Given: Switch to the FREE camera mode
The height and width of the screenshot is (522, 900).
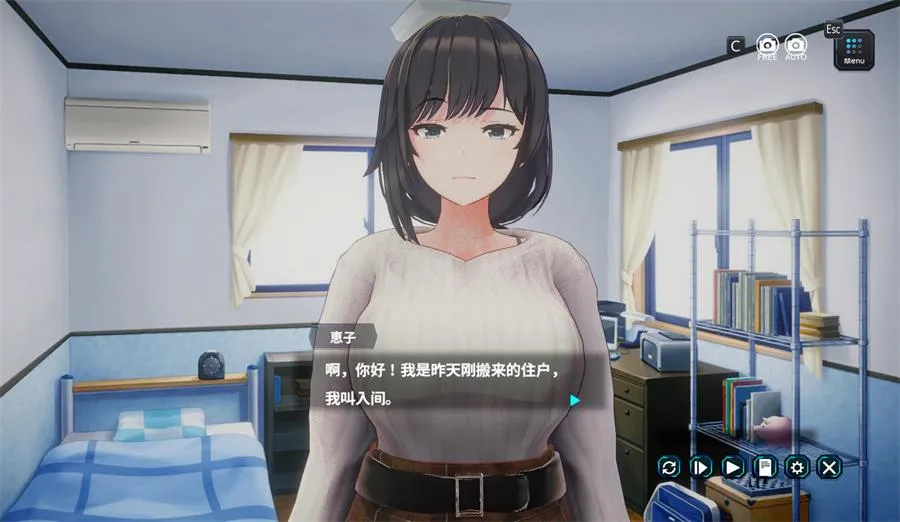Looking at the screenshot, I should click(767, 46).
